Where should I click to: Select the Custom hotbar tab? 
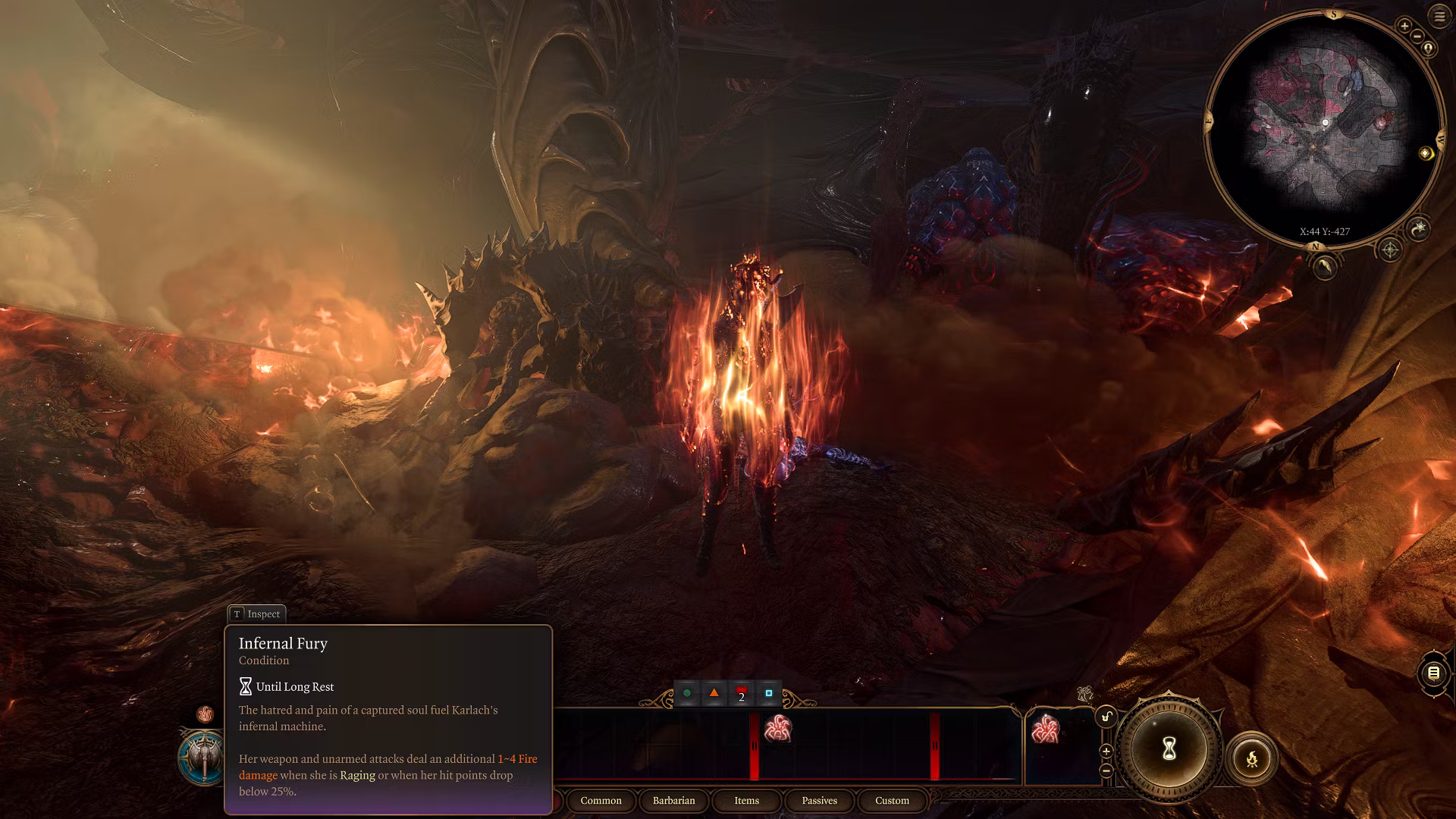coord(892,801)
